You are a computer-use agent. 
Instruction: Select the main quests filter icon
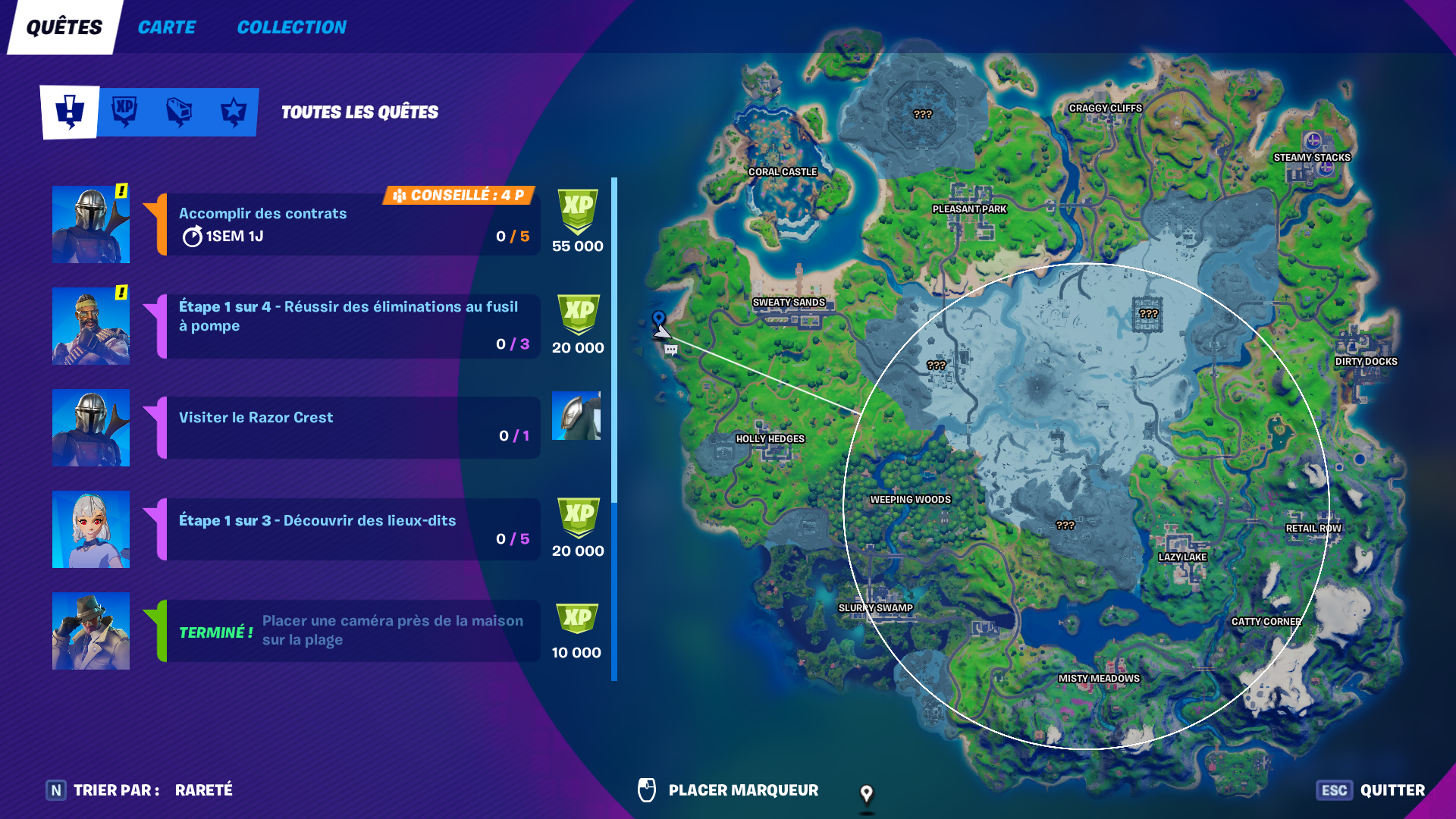[x=70, y=112]
